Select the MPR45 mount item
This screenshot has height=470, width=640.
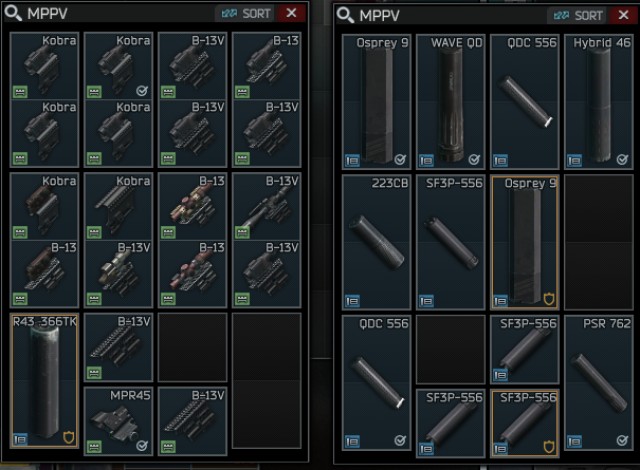coord(119,420)
